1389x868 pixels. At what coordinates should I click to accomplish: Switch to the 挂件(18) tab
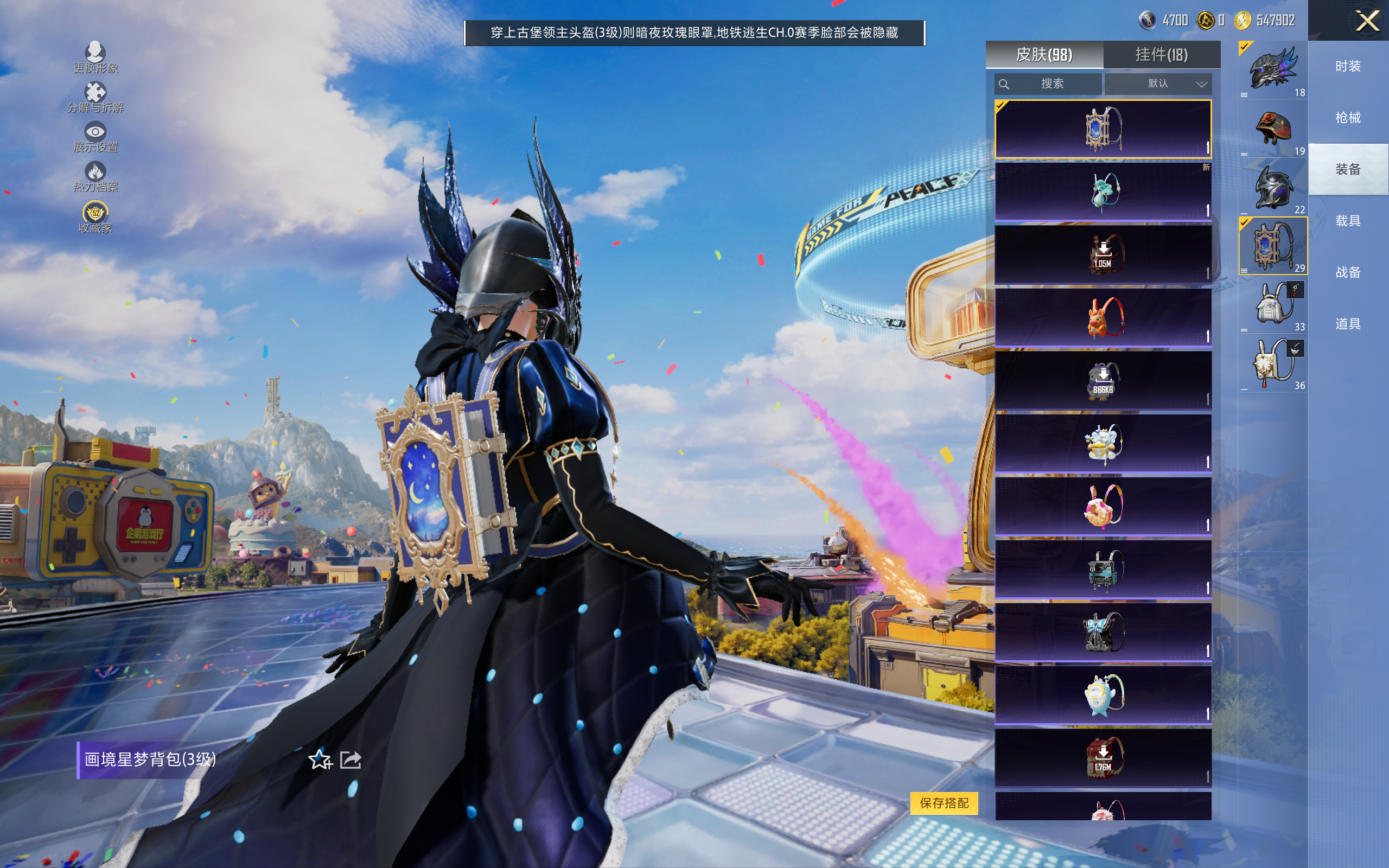point(1161,55)
